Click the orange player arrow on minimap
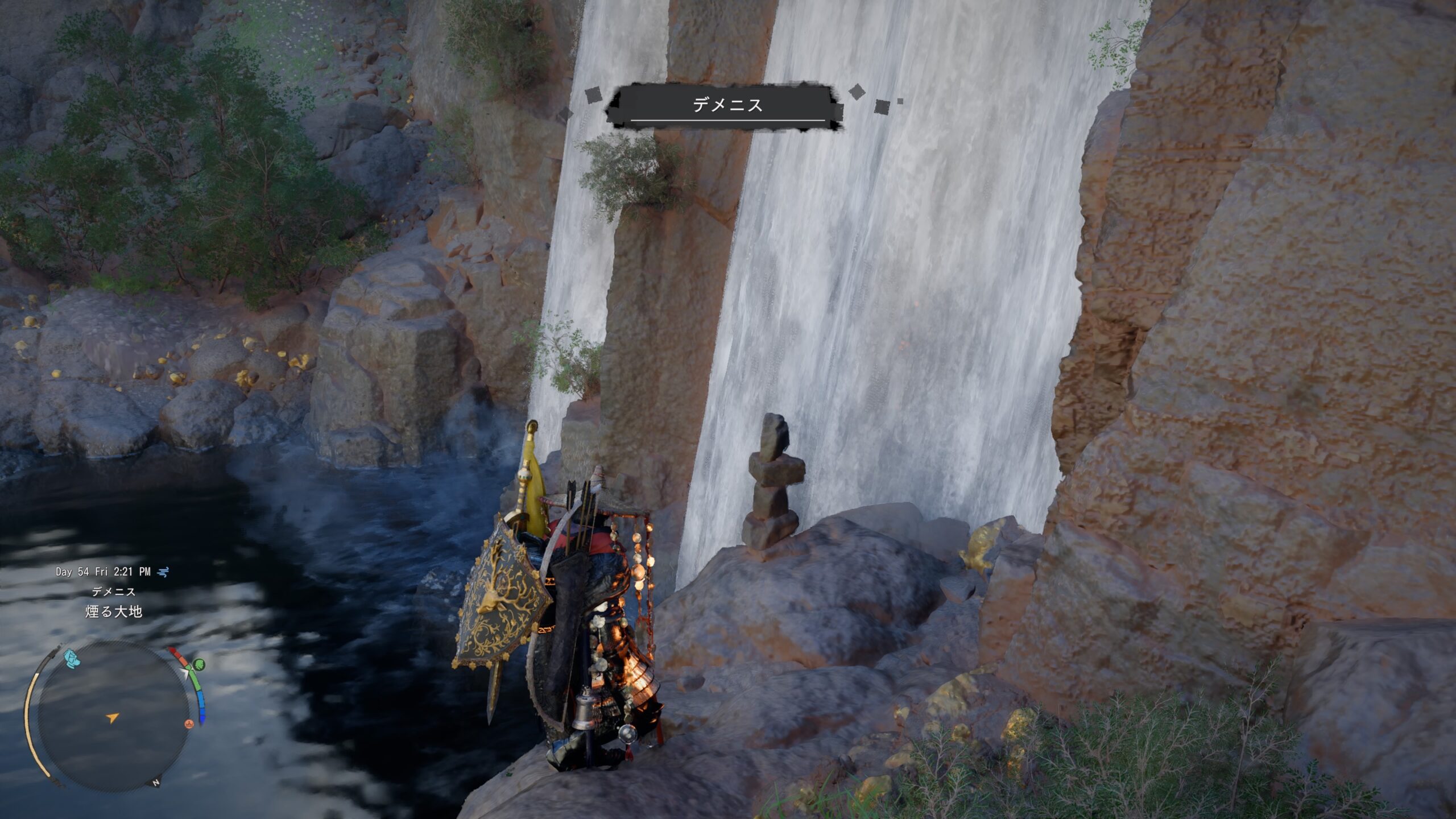Image resolution: width=1456 pixels, height=819 pixels. [x=113, y=718]
